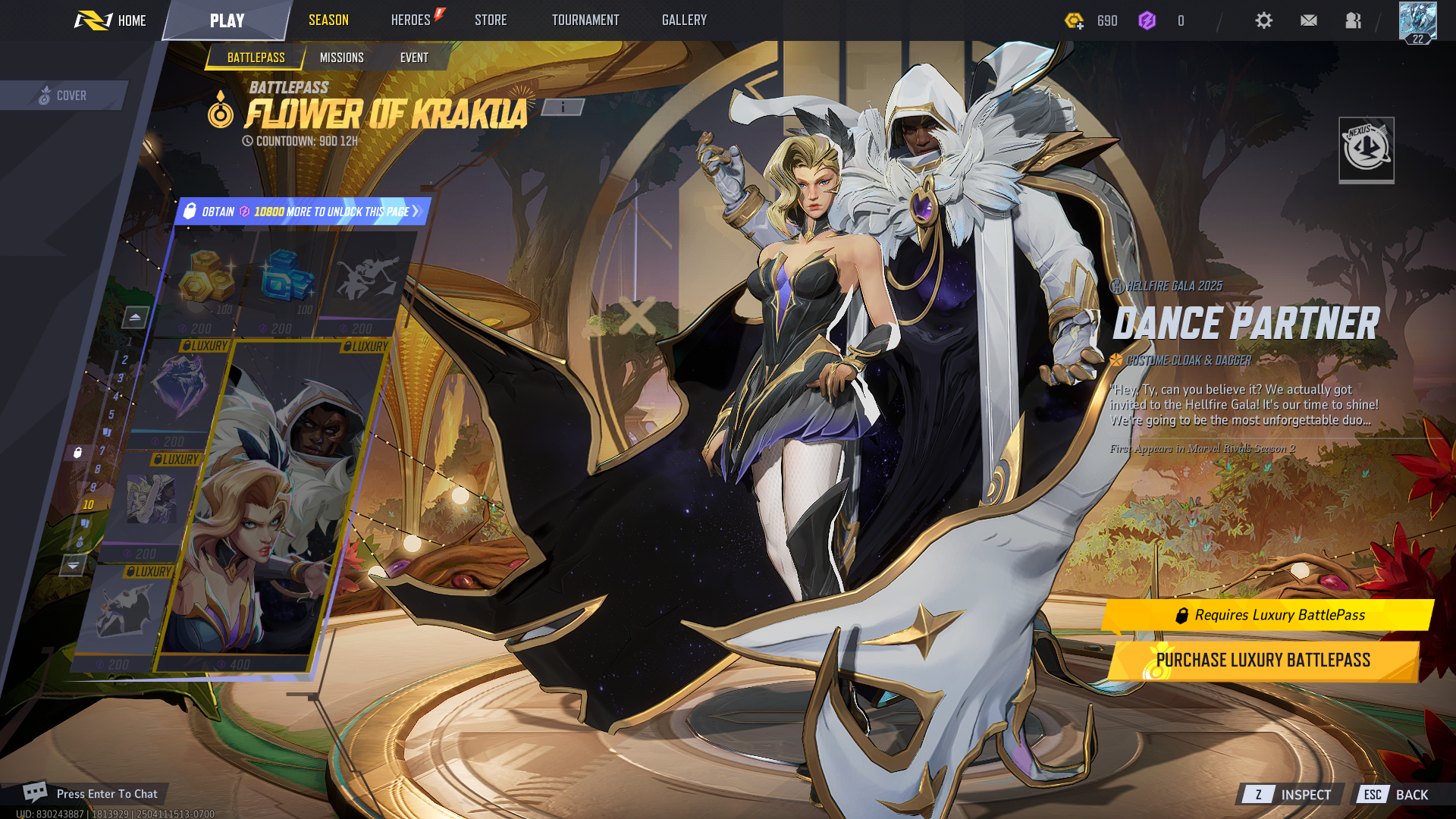Show the Event sub-tab
1456x819 pixels.
[x=414, y=58]
